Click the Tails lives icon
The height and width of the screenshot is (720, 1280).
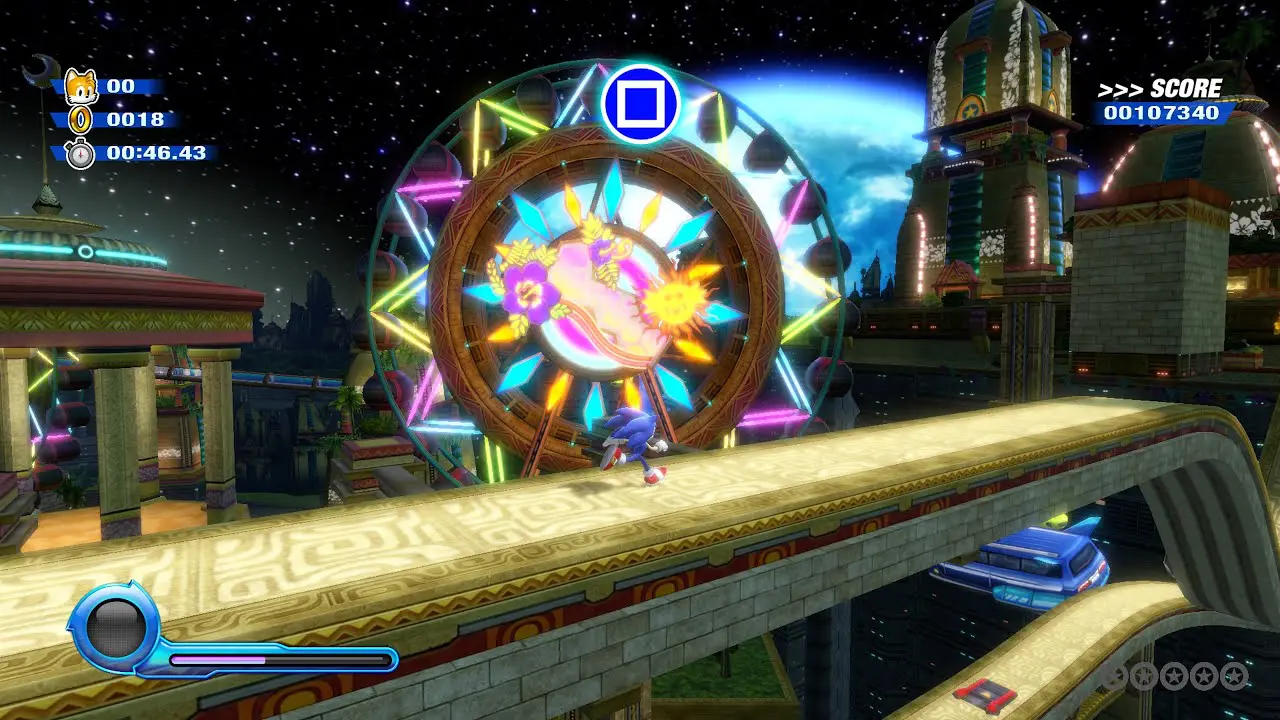79,87
